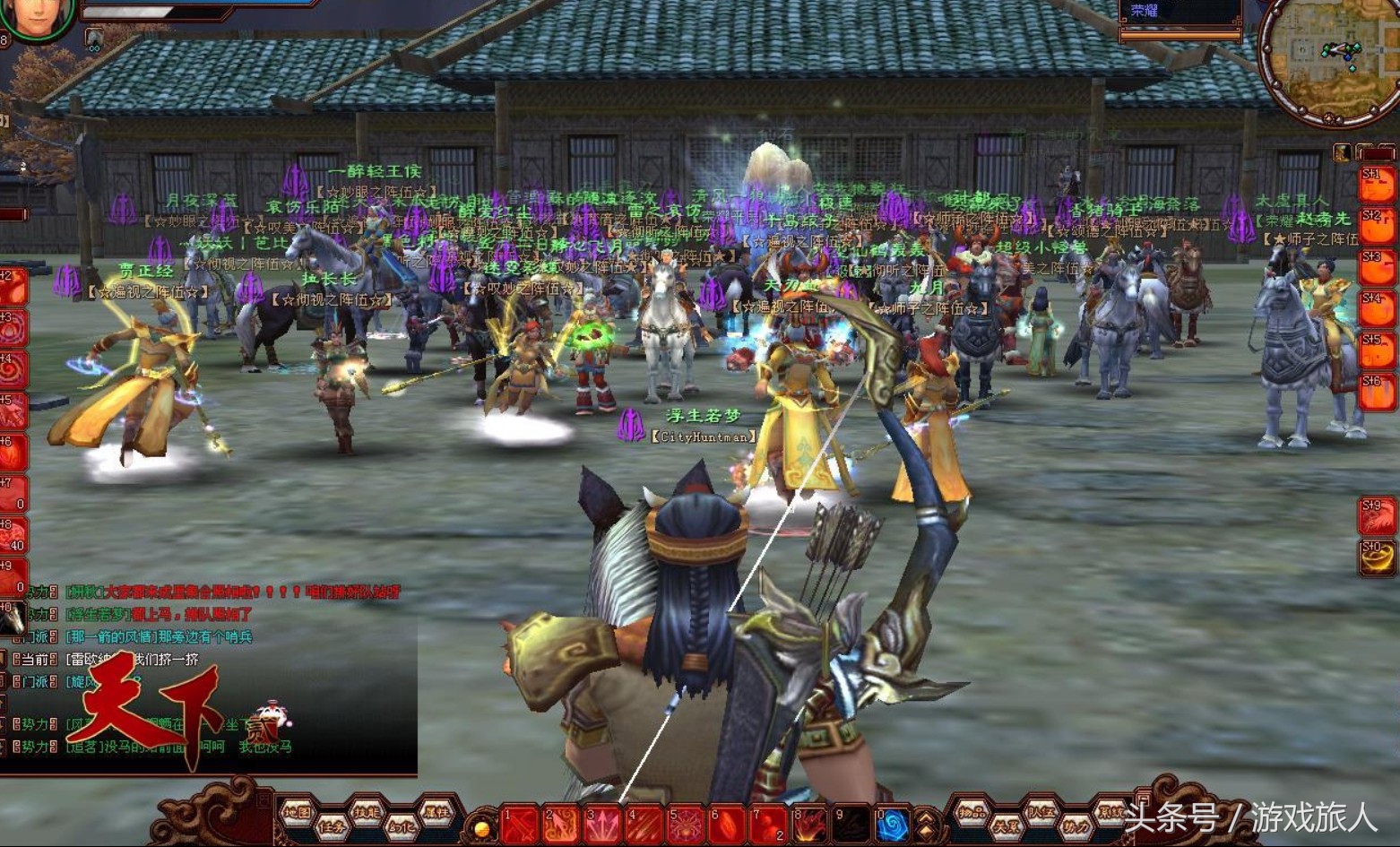Click the 属性 attributes button

pos(435,812)
